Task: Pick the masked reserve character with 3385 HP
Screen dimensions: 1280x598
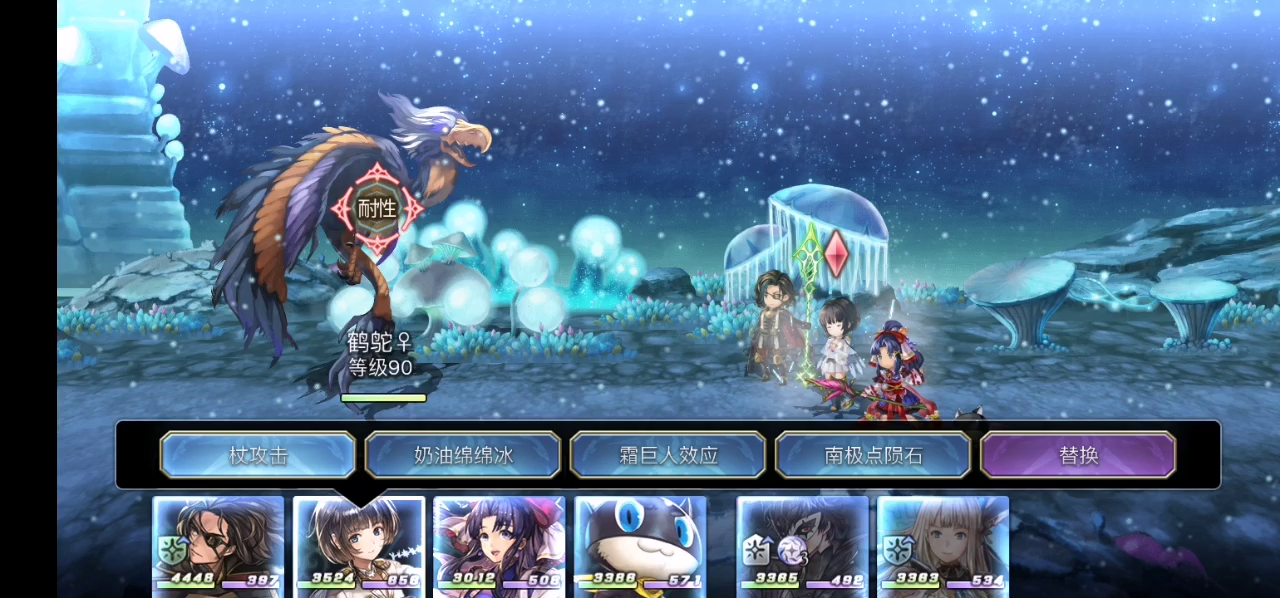Action: [802, 545]
